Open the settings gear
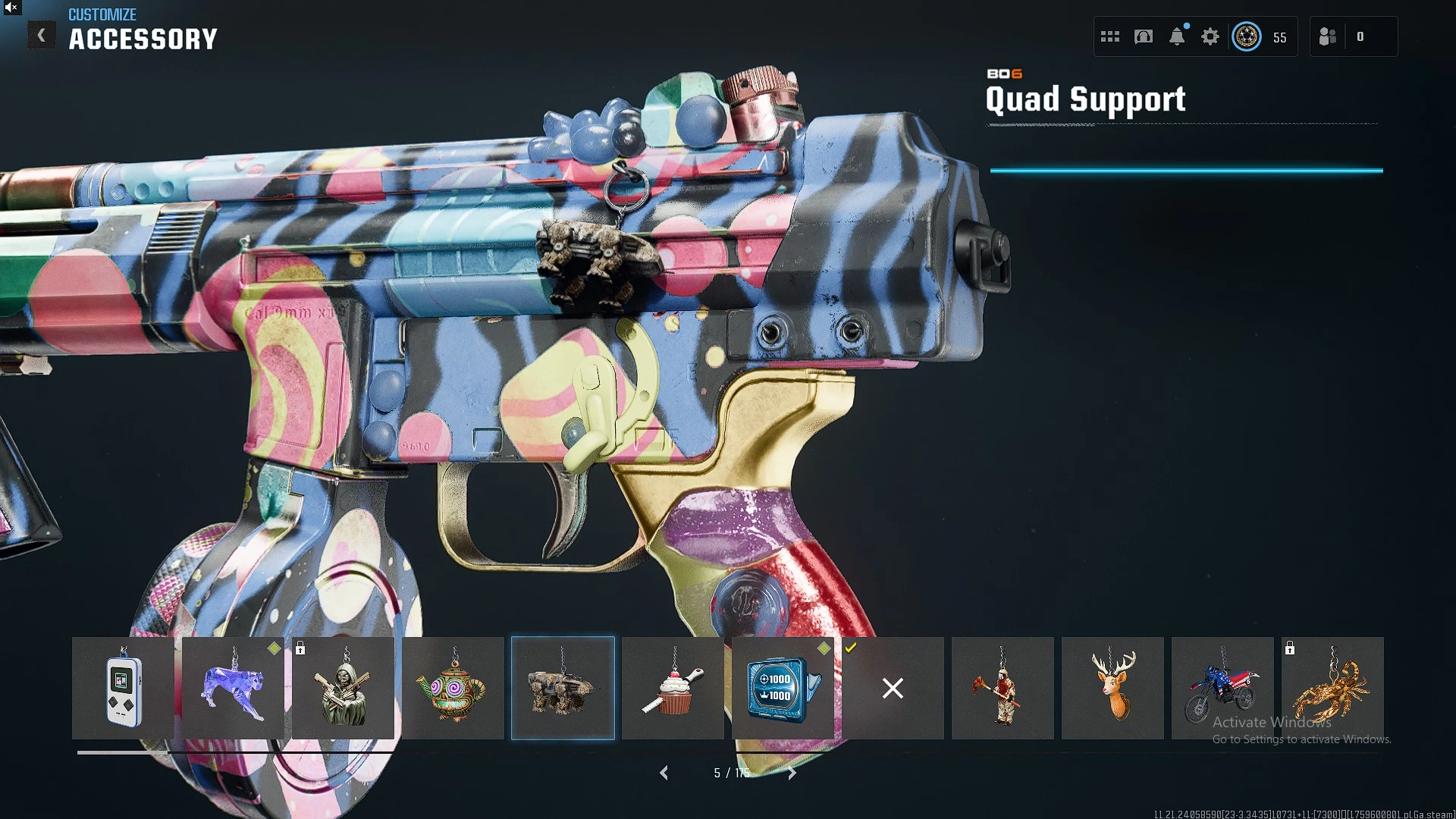 click(x=1210, y=36)
